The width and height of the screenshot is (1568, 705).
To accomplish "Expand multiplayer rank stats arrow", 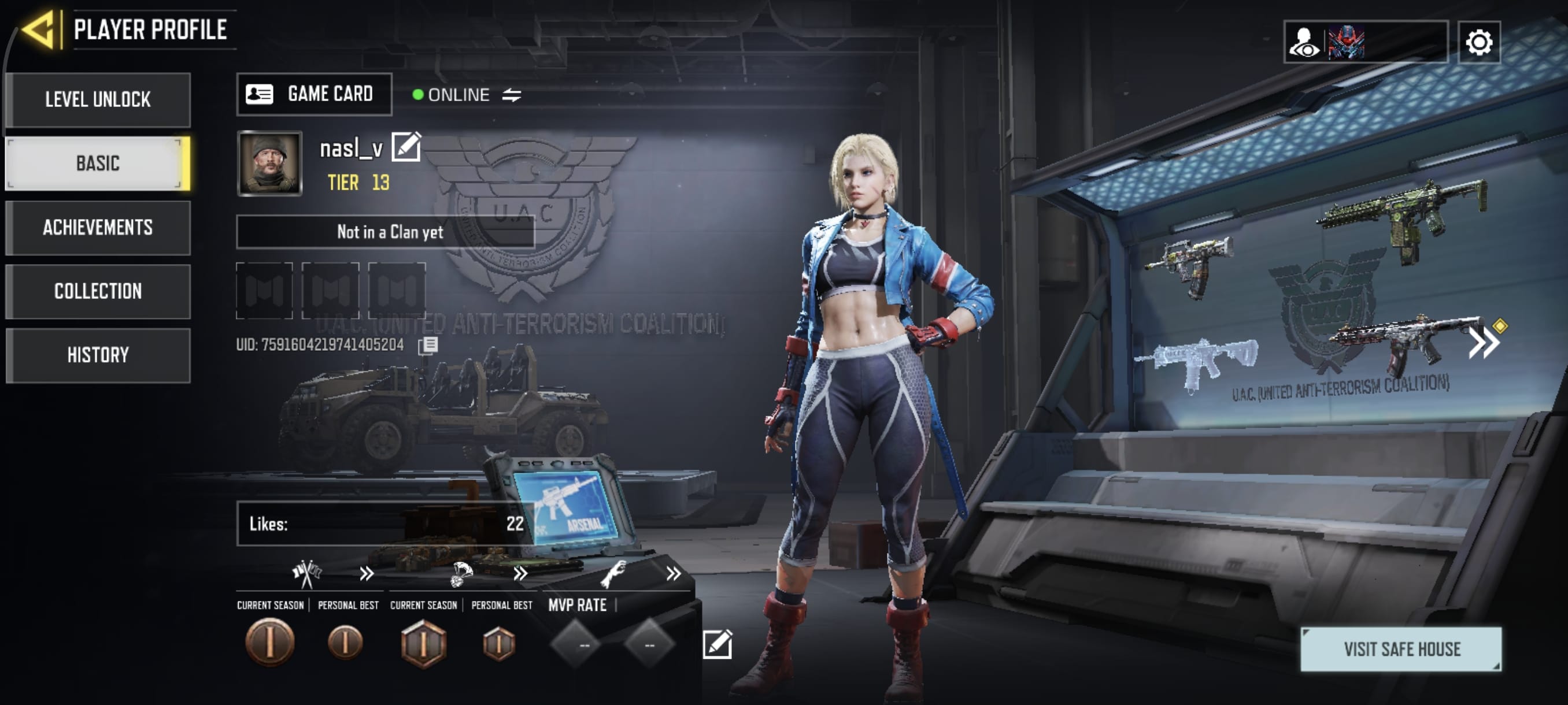I will click(x=366, y=574).
